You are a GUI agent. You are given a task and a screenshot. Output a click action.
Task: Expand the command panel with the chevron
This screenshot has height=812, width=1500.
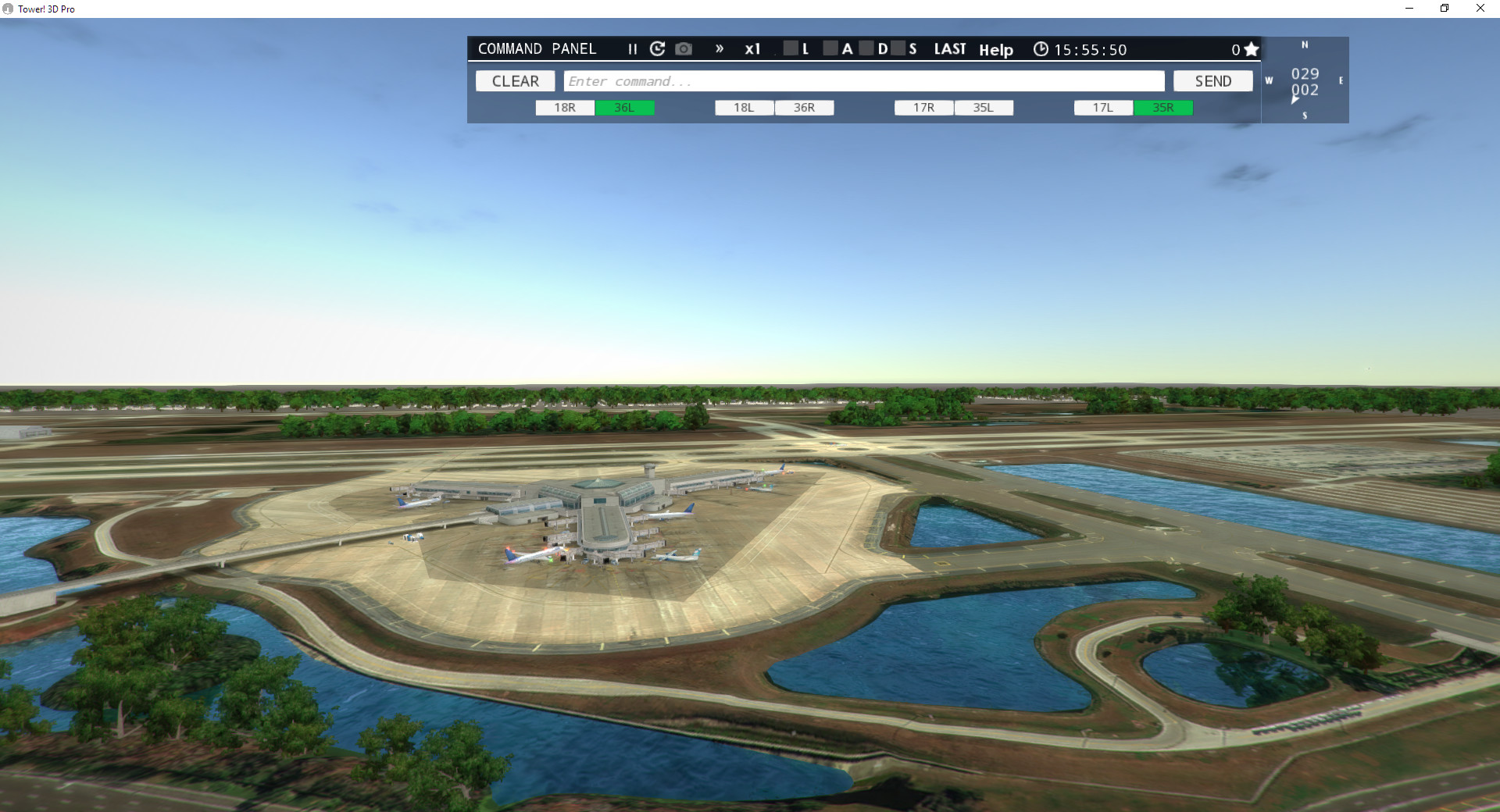coord(719,48)
